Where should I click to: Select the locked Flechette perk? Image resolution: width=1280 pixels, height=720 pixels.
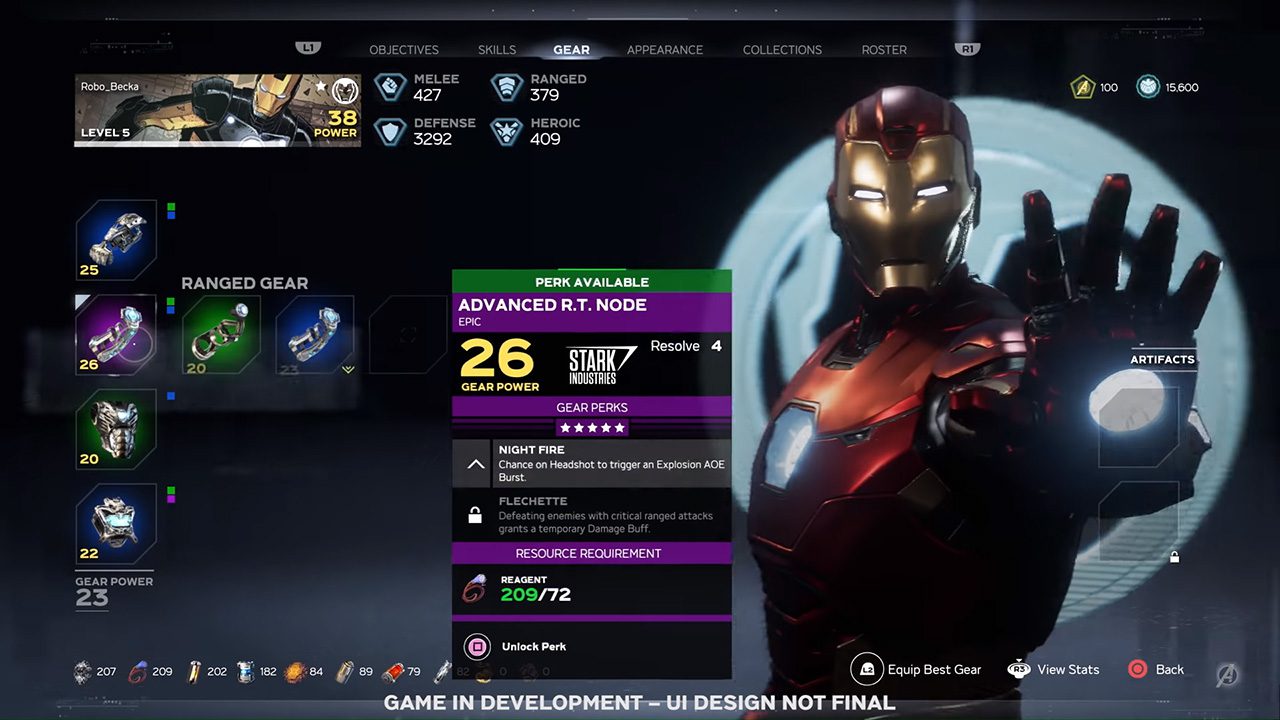[x=592, y=515]
